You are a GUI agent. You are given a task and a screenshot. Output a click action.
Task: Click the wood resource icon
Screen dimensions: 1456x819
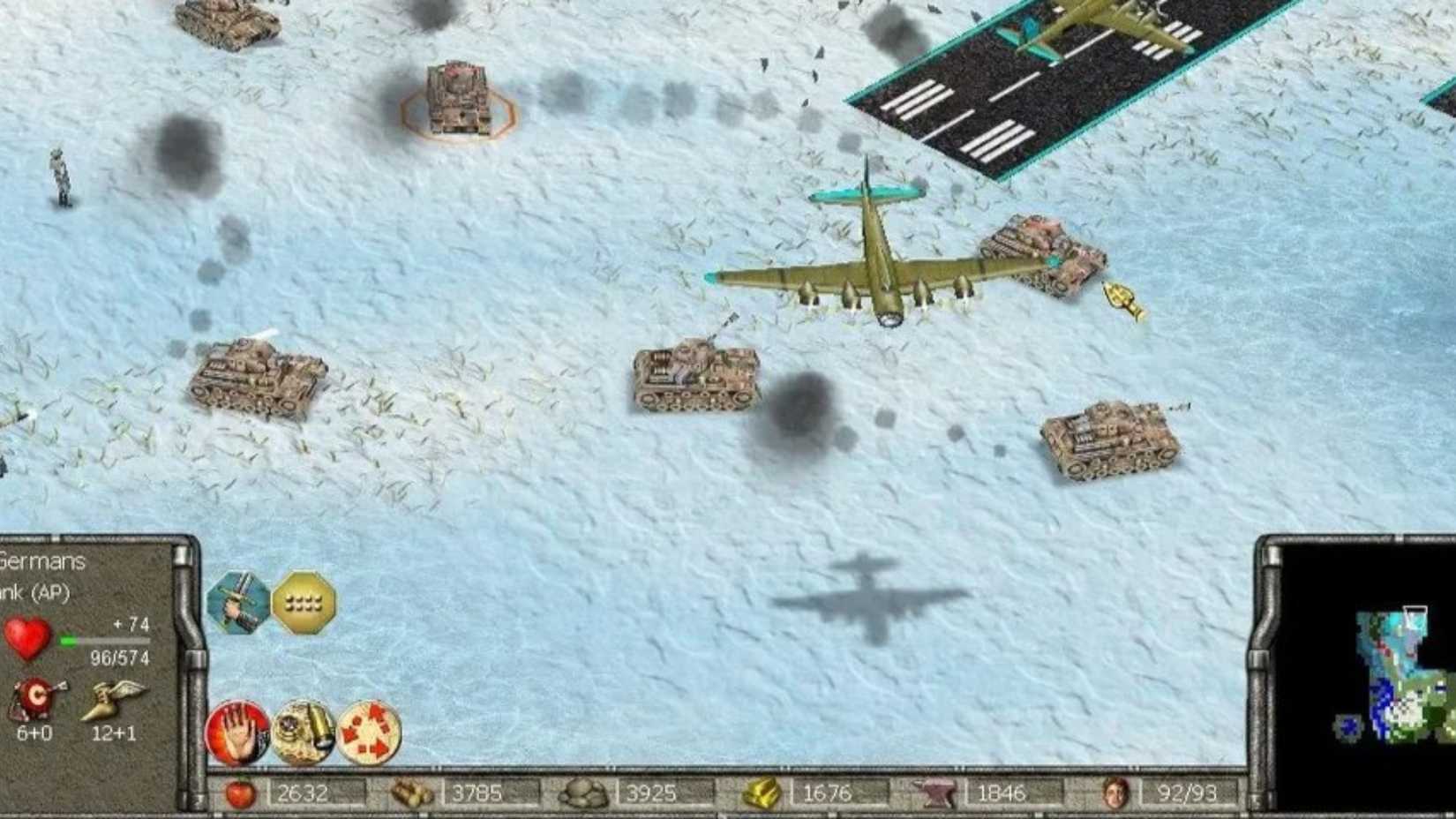coord(411,793)
